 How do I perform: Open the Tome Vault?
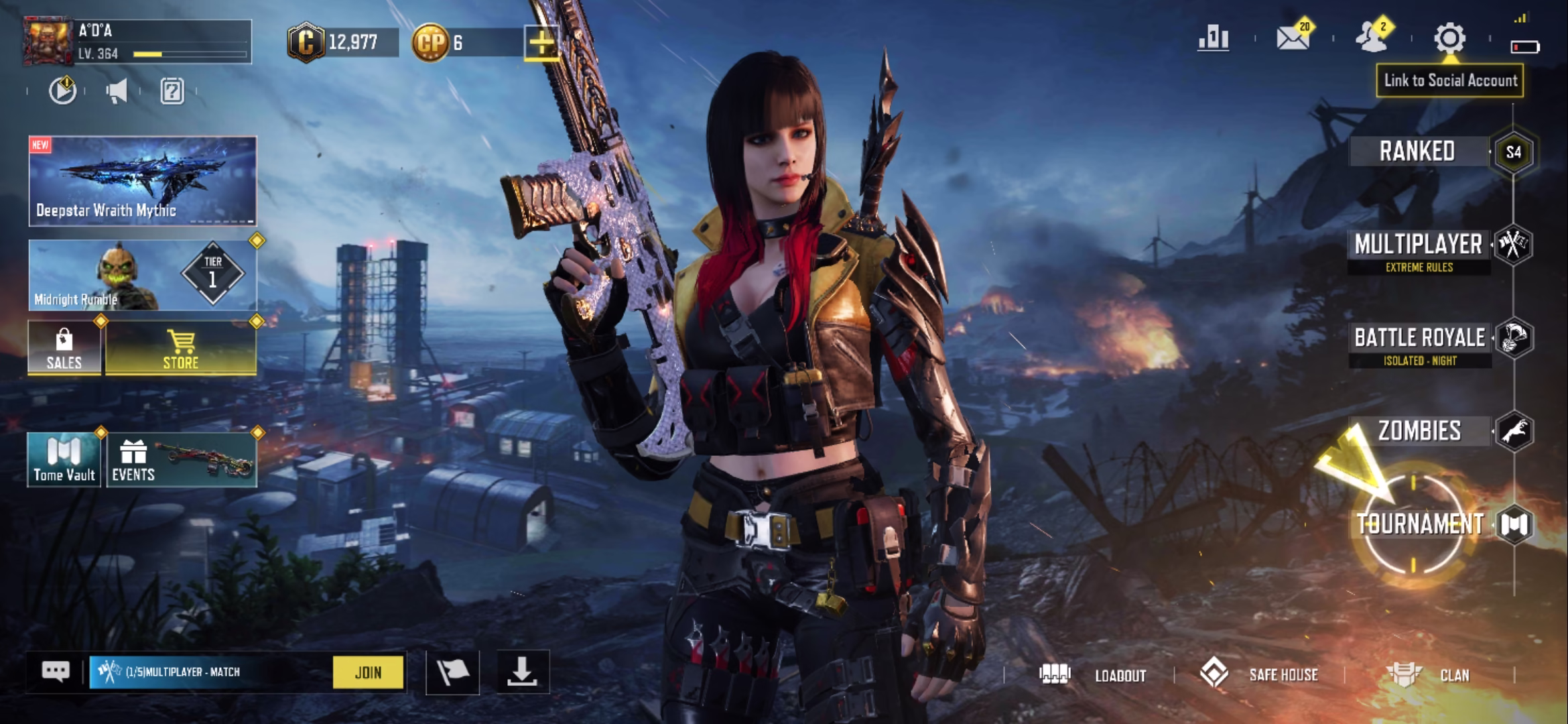(x=64, y=460)
